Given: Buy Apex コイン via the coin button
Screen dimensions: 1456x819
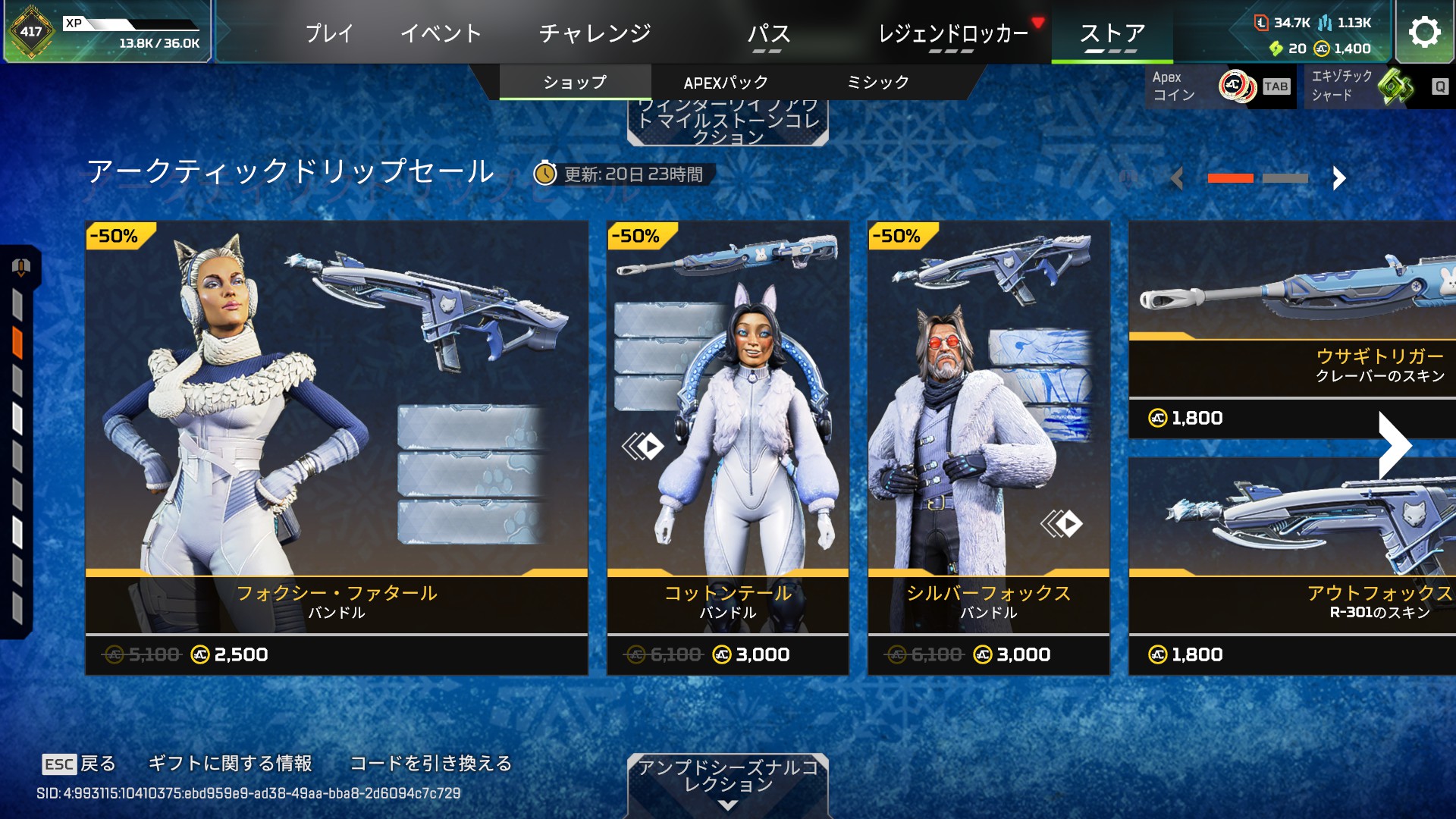Looking at the screenshot, I should tap(1220, 86).
